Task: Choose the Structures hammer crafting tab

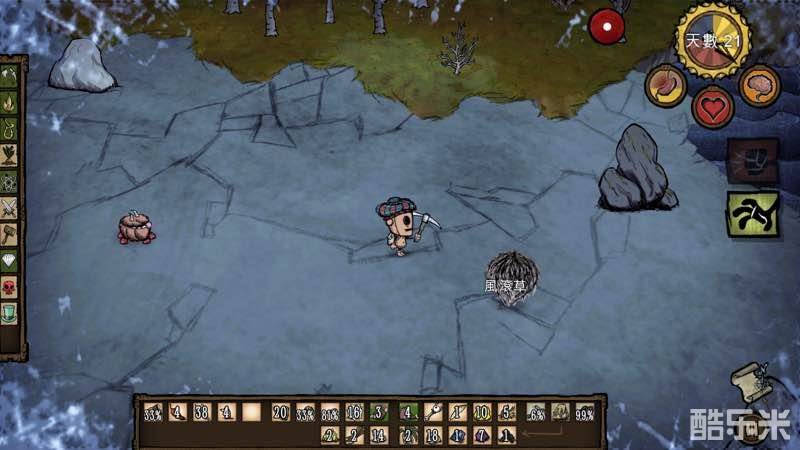Action: 12,235
